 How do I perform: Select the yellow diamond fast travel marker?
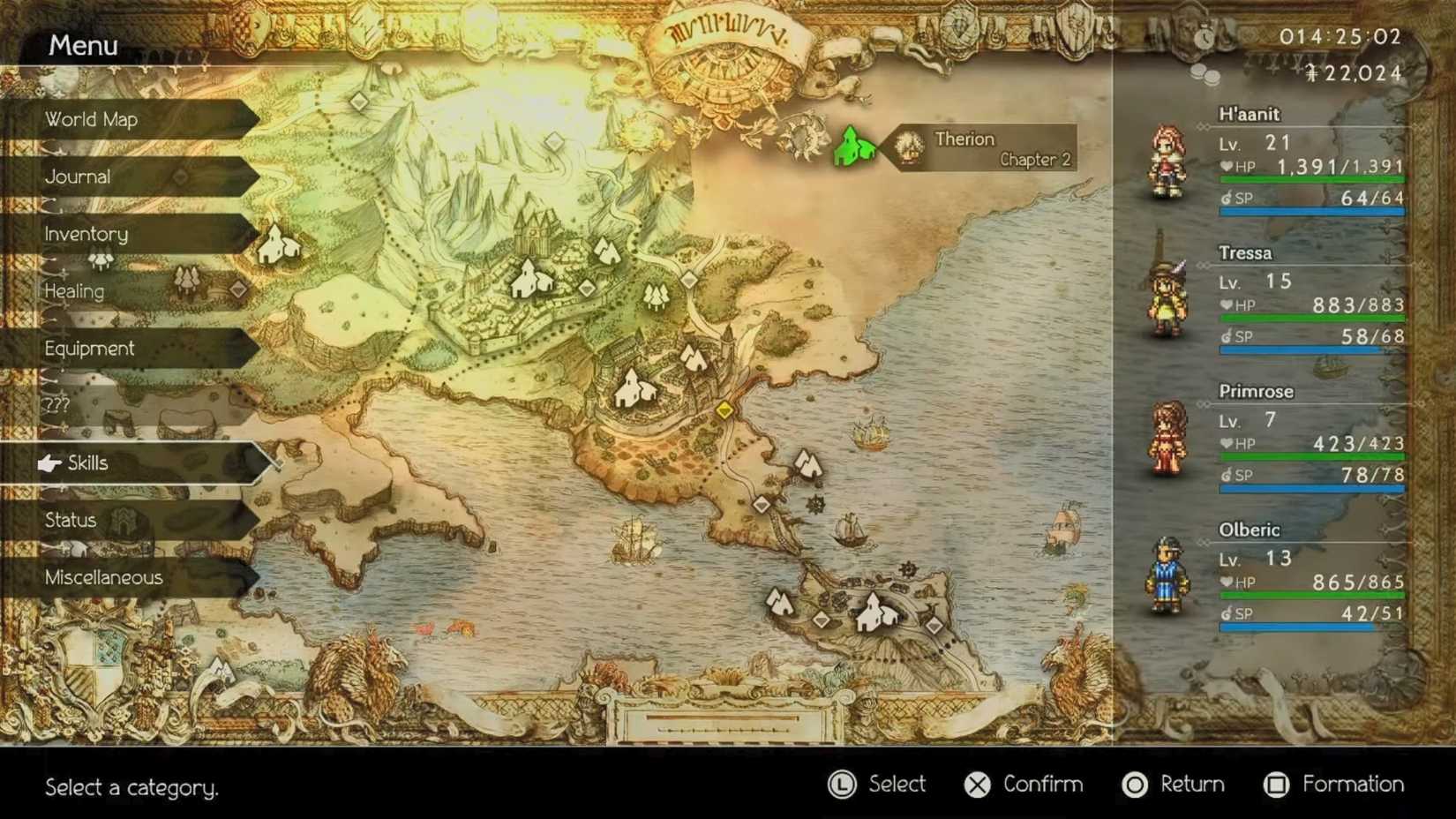click(x=723, y=409)
